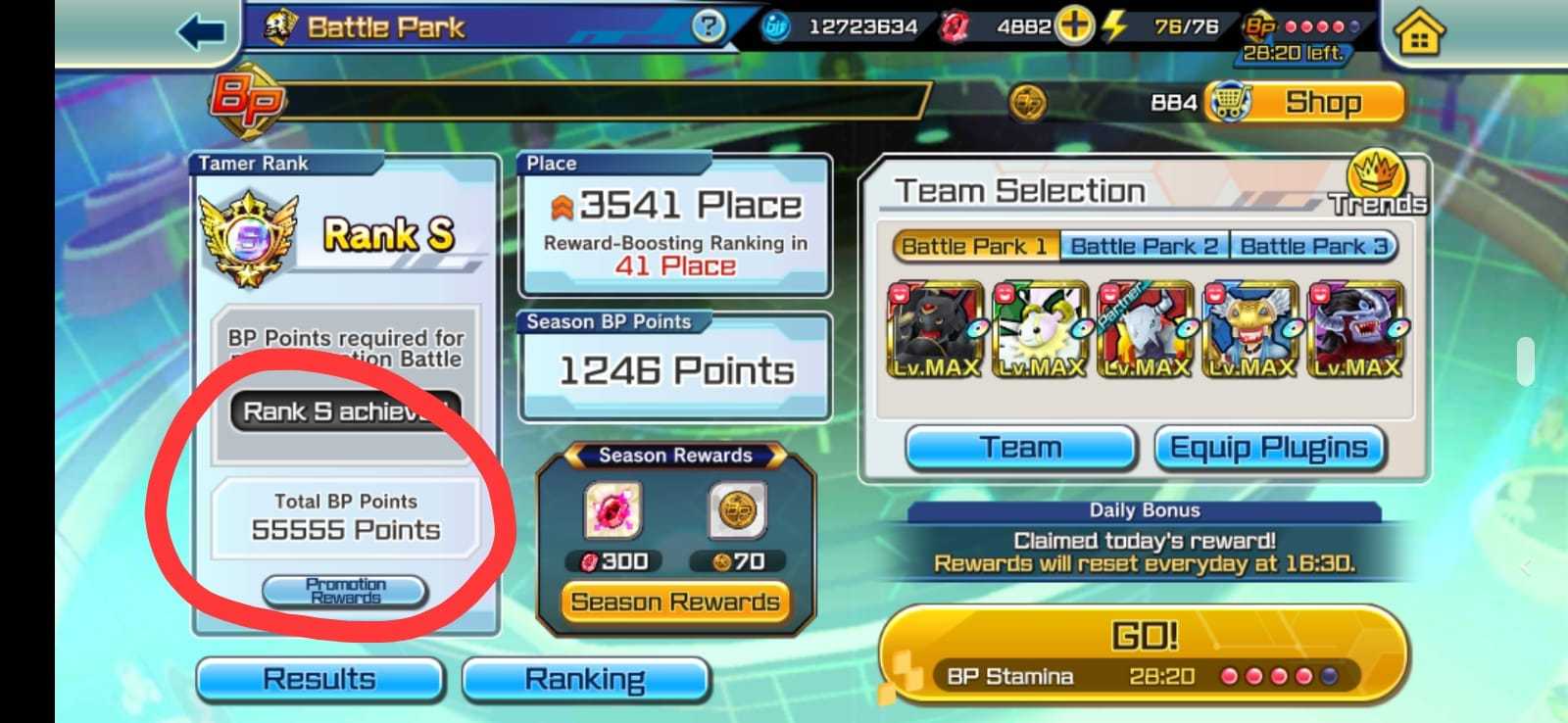Open the Equip Plugins menu

1270,447
